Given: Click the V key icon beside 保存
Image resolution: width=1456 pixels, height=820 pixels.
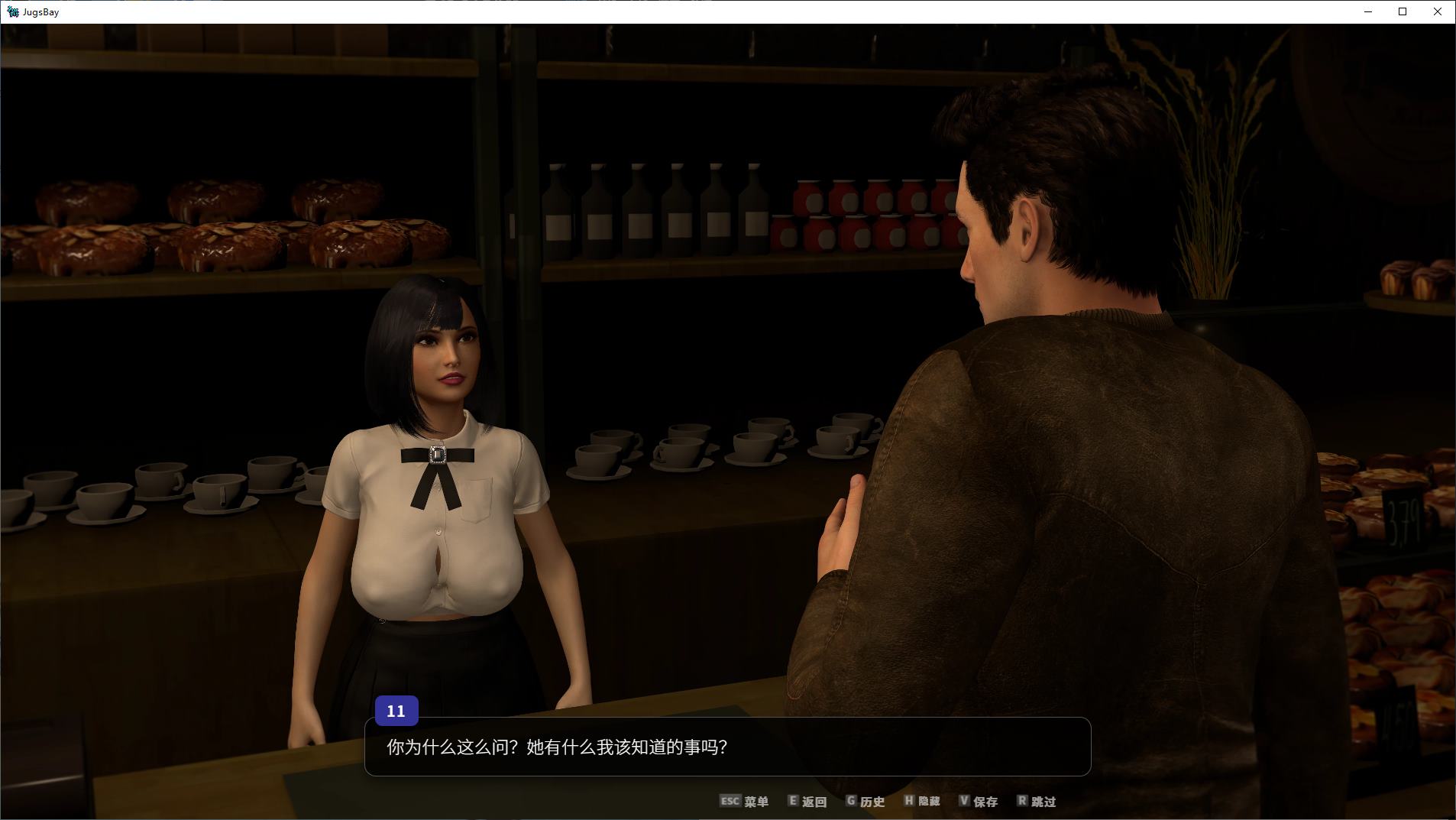Looking at the screenshot, I should point(965,802).
